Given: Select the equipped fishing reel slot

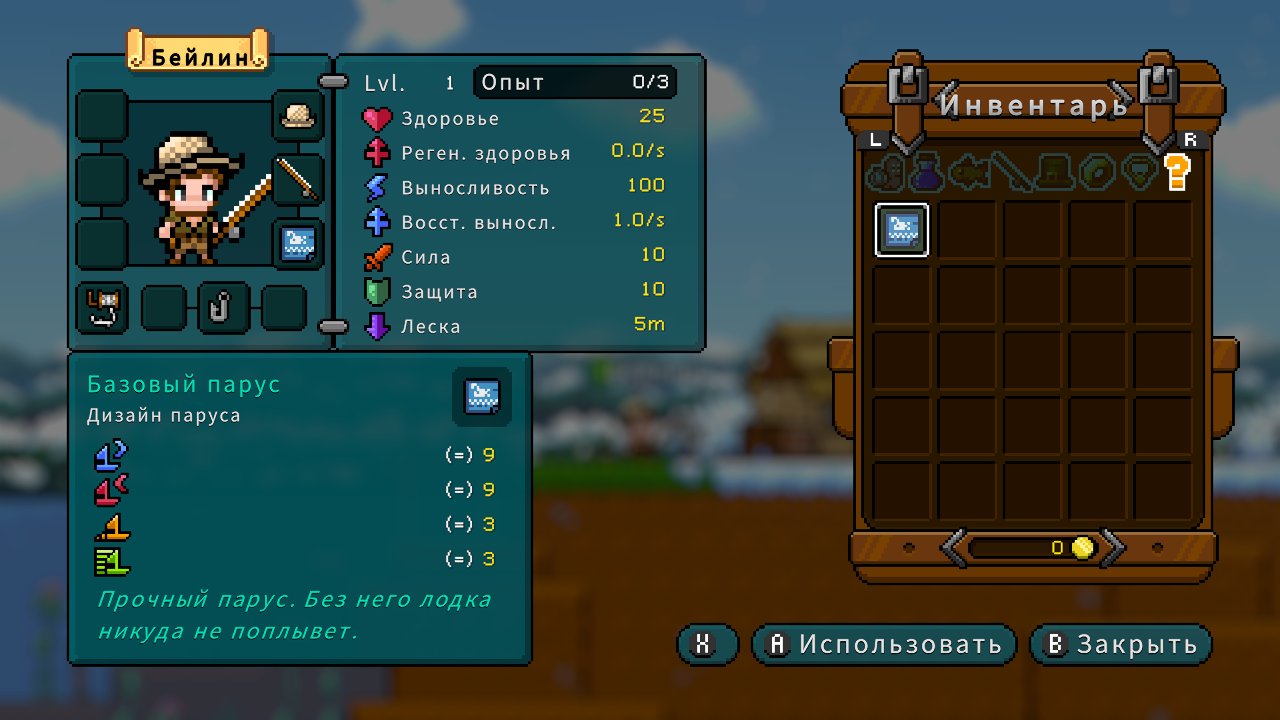Looking at the screenshot, I should click(x=103, y=307).
